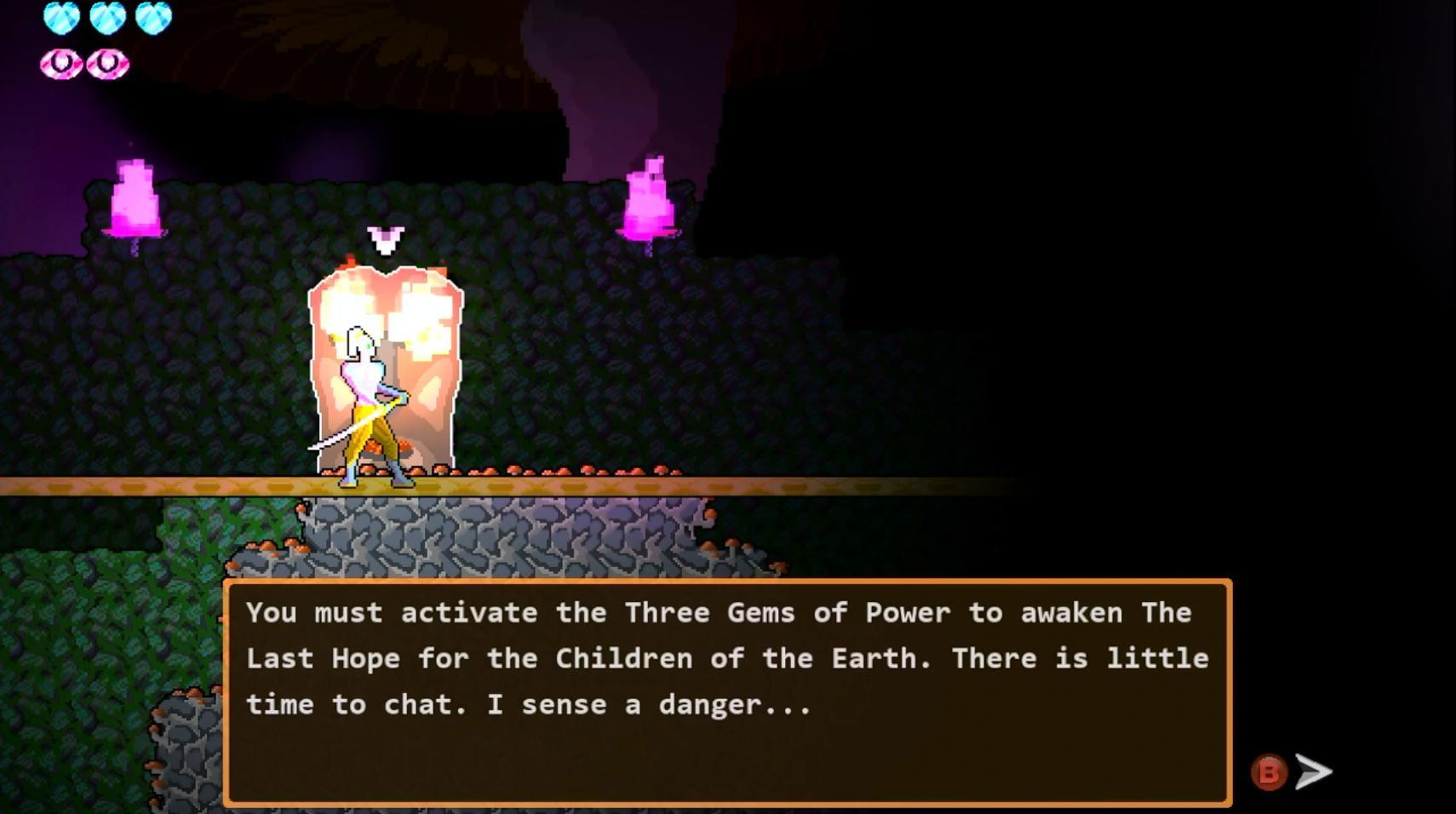Advance dialogue with the white arrow
This screenshot has width=1456, height=814.
pos(1313,771)
